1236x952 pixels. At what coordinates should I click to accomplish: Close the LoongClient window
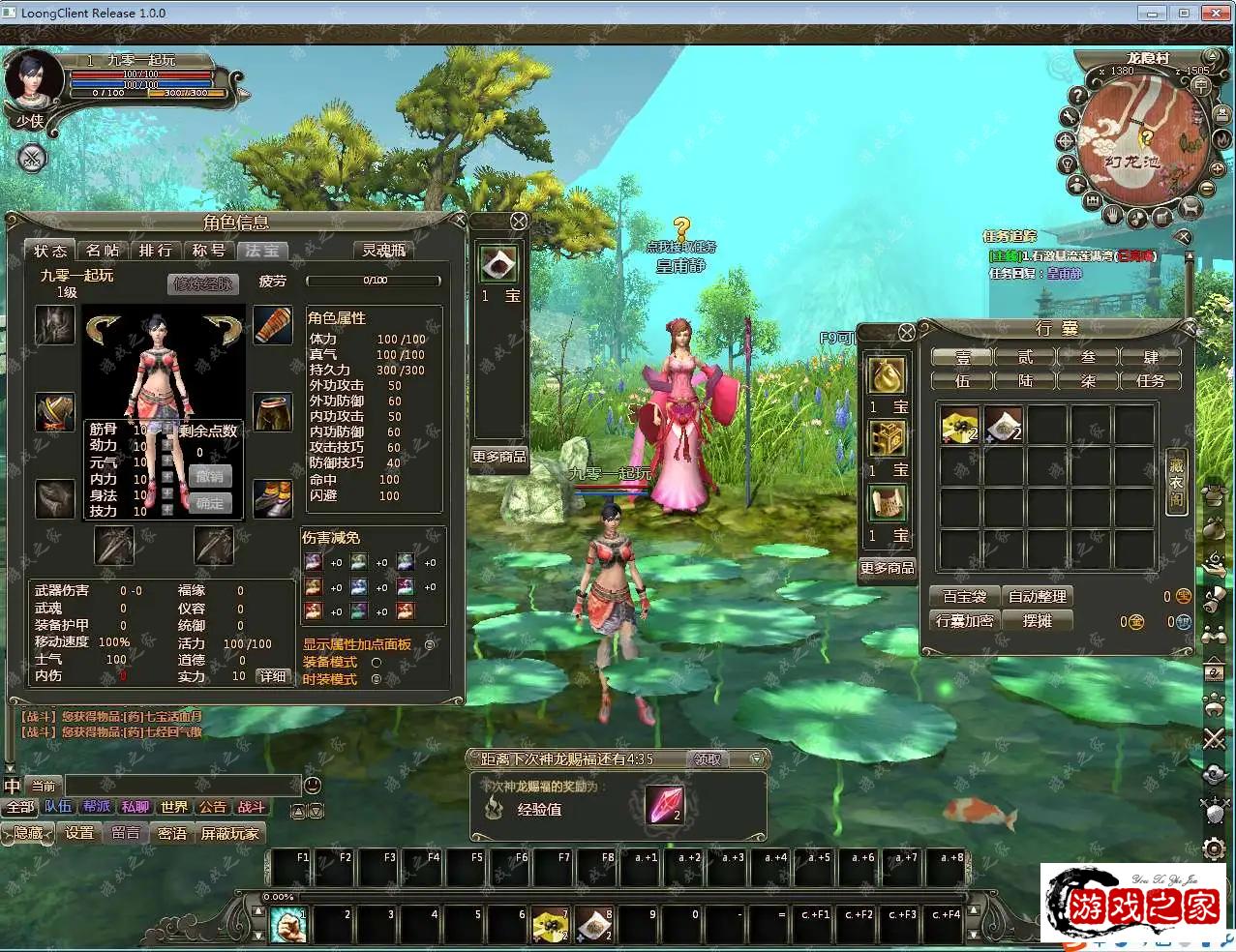coord(1214,14)
